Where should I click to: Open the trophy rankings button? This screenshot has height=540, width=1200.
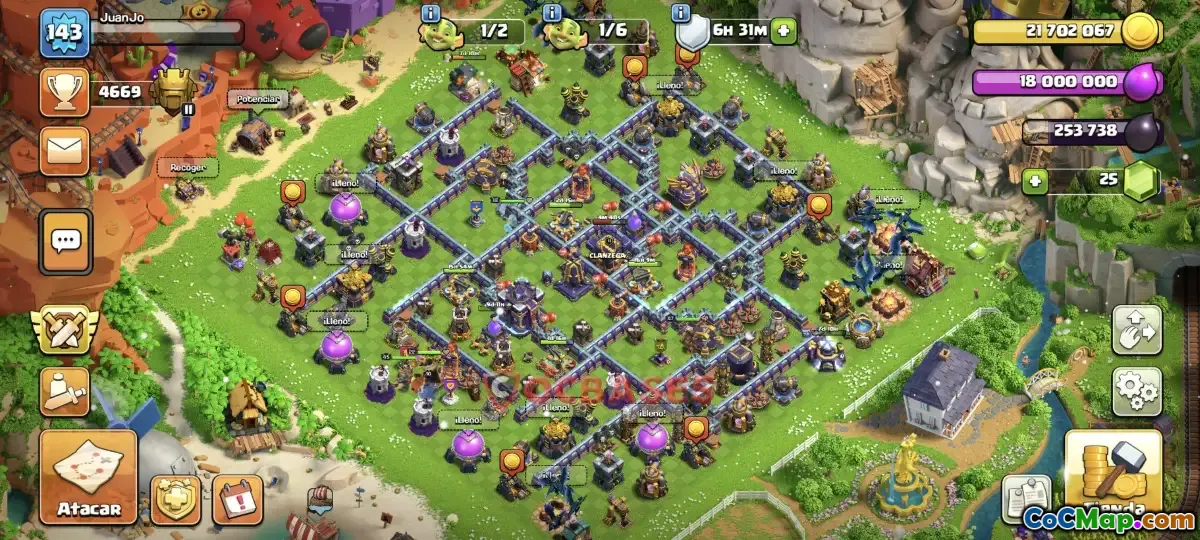pos(64,92)
